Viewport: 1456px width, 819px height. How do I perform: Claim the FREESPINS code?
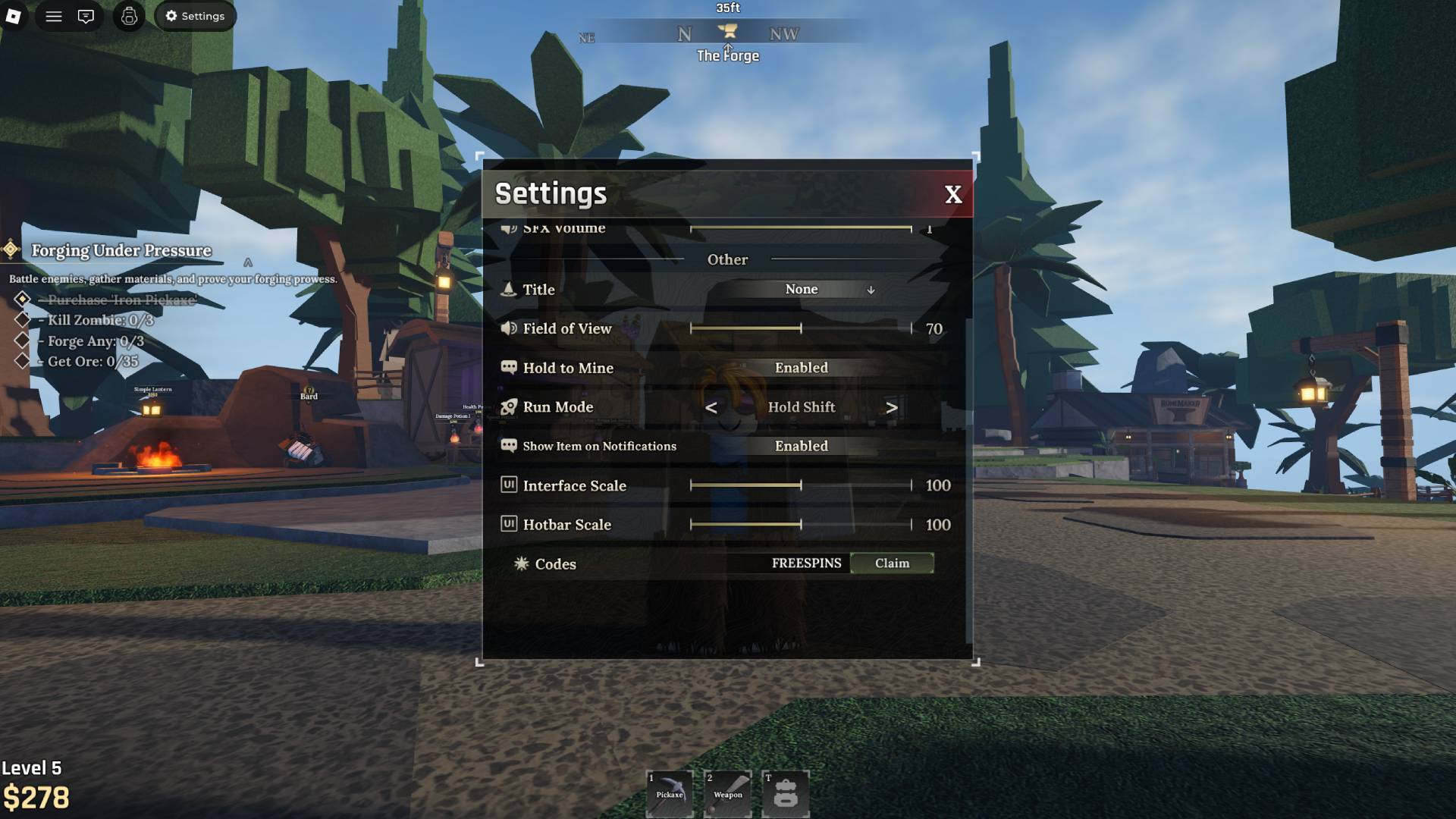(x=893, y=563)
